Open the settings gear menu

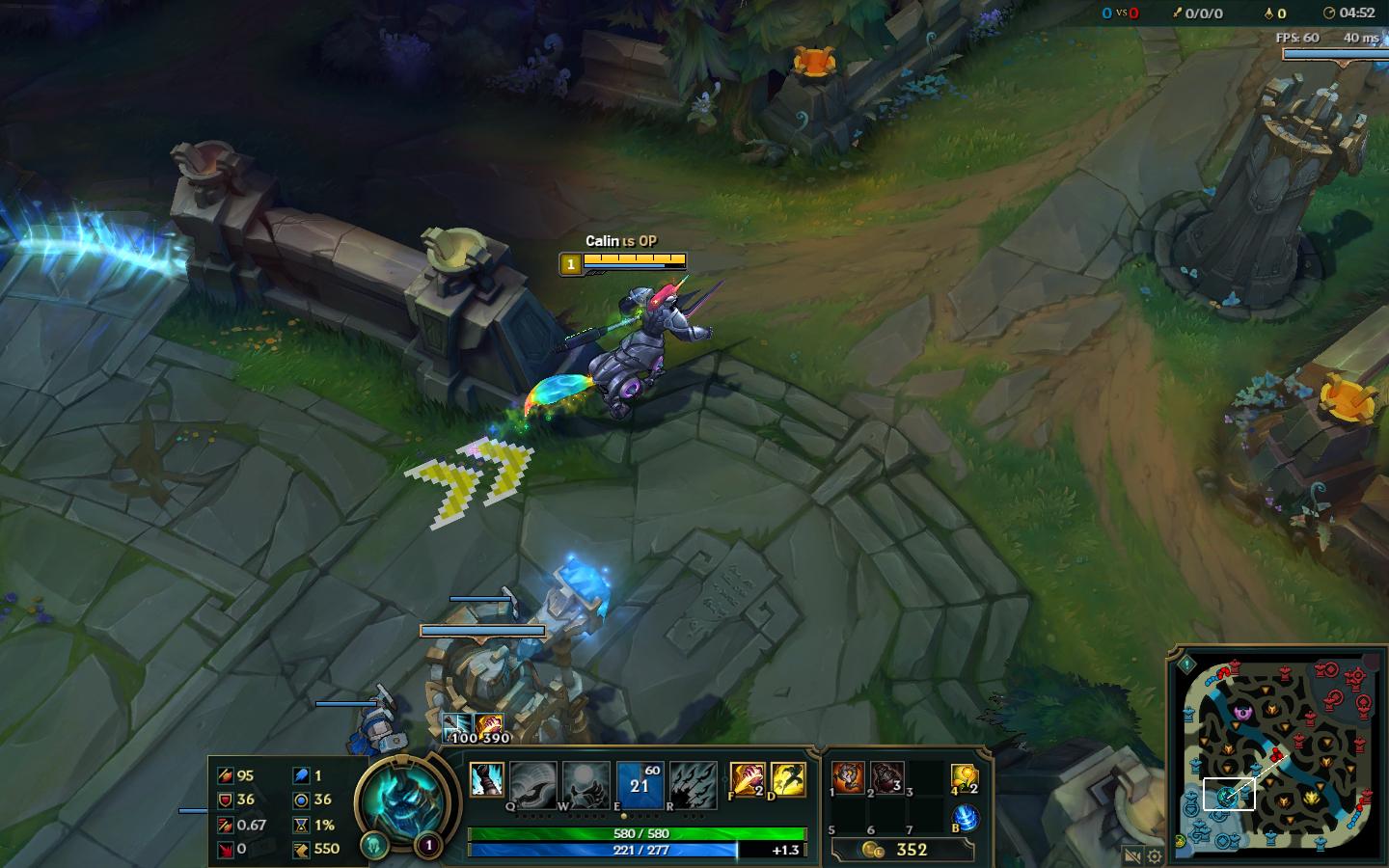pos(1154,854)
